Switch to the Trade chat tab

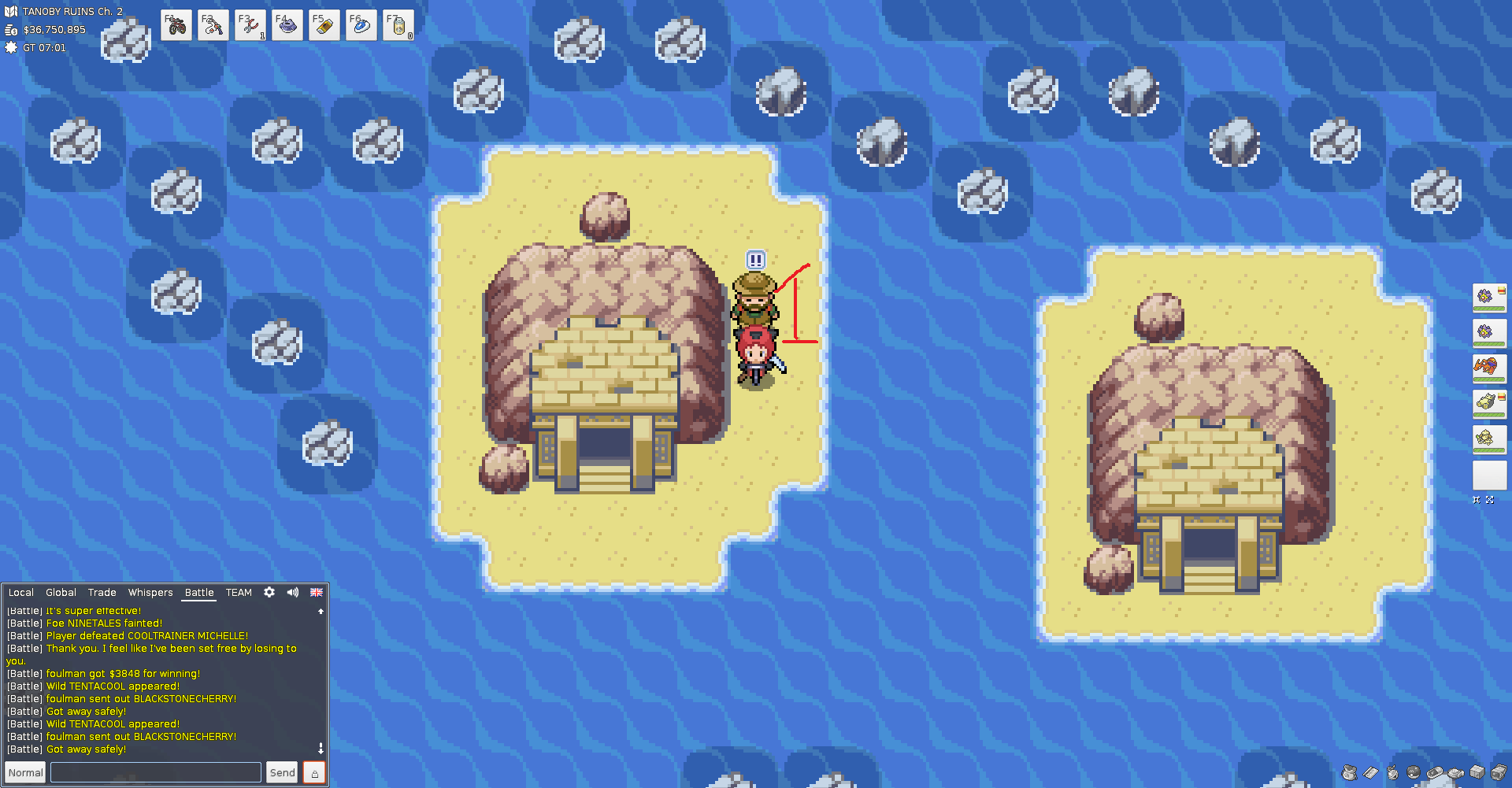102,593
